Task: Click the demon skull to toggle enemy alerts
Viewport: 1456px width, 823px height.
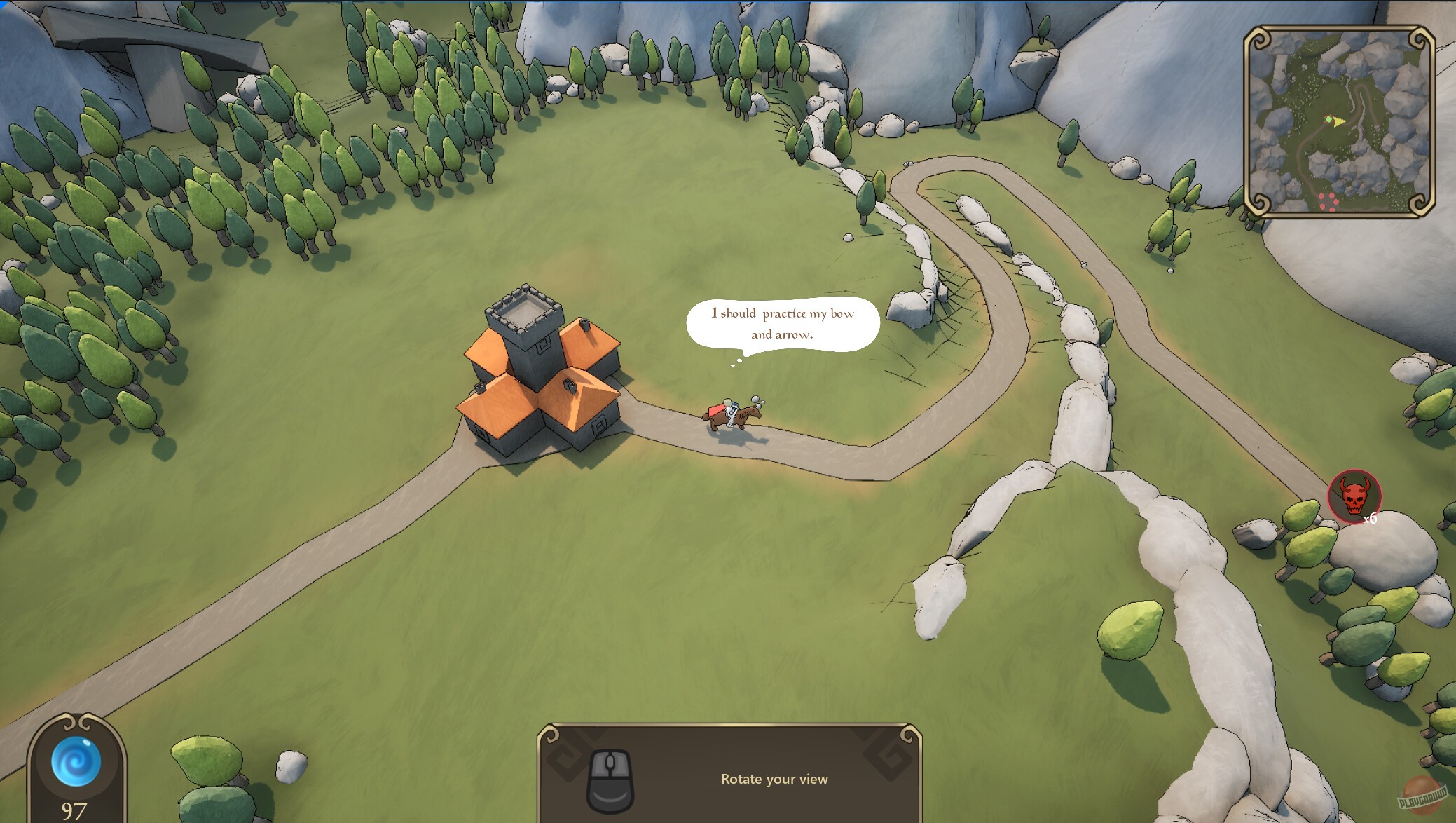Action: pos(1355,497)
